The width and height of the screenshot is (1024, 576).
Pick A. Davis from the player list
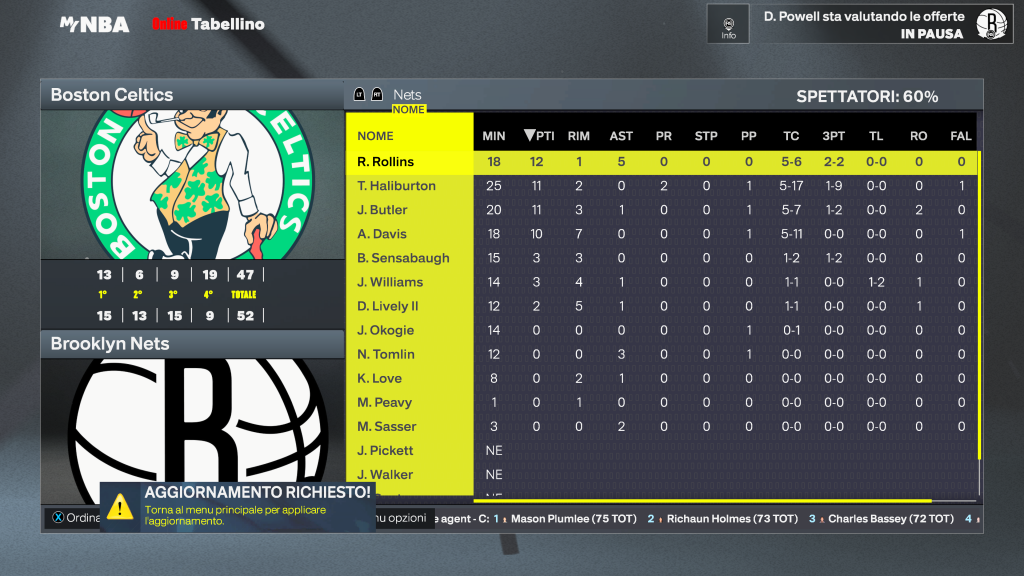click(383, 234)
